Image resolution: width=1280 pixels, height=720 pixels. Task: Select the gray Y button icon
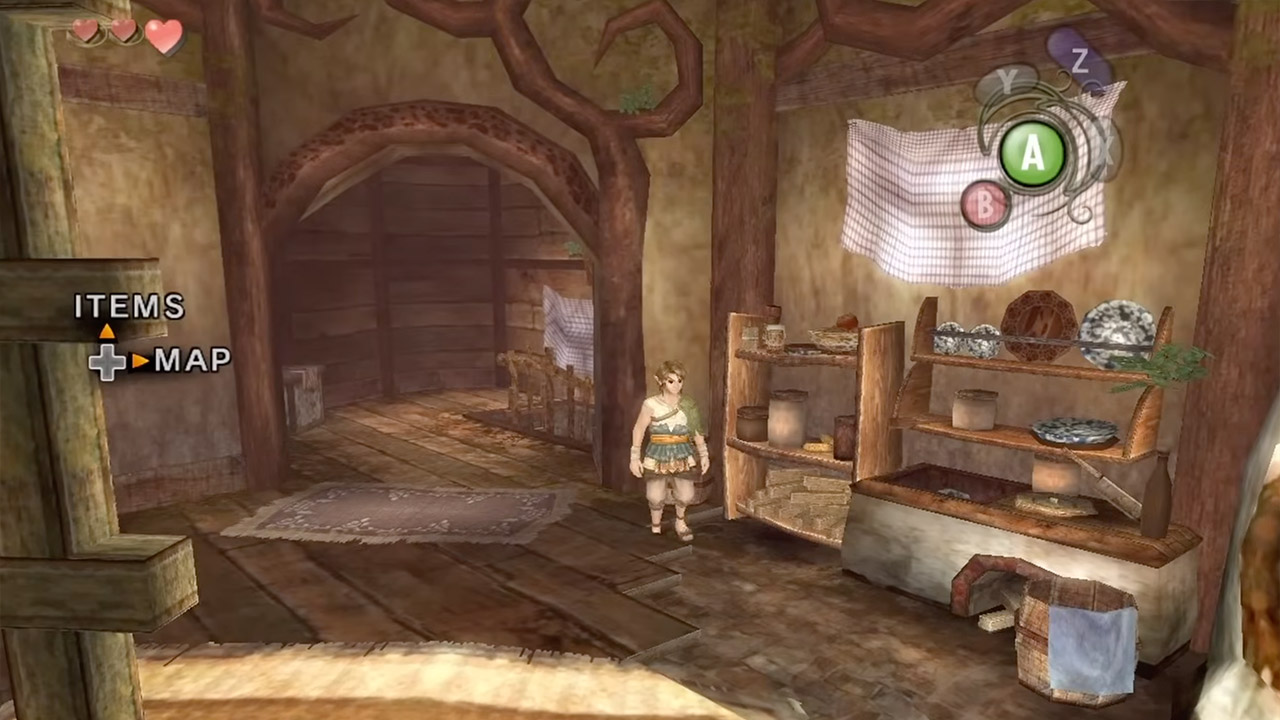click(x=1009, y=82)
